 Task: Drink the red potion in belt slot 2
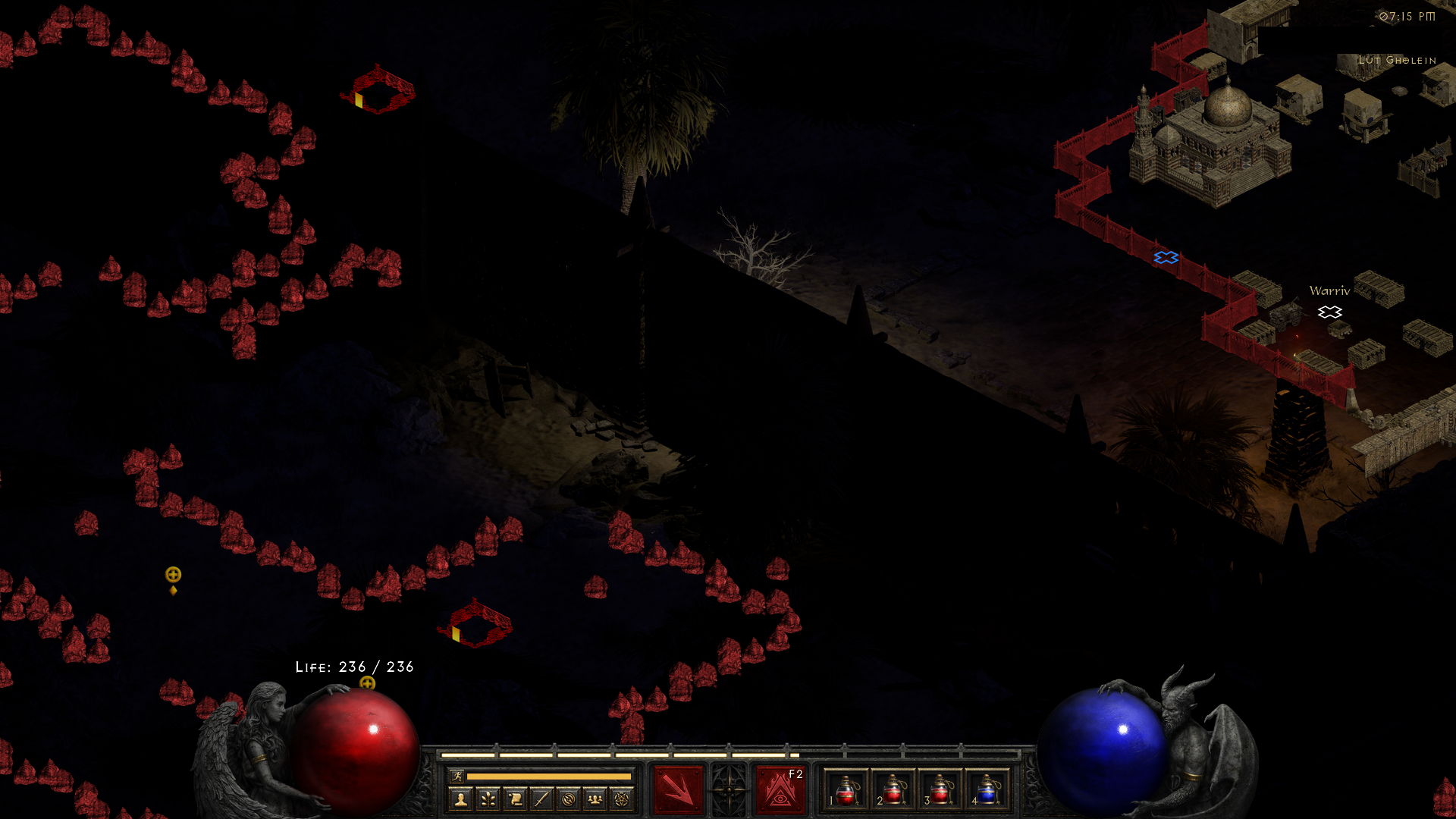coord(893,789)
